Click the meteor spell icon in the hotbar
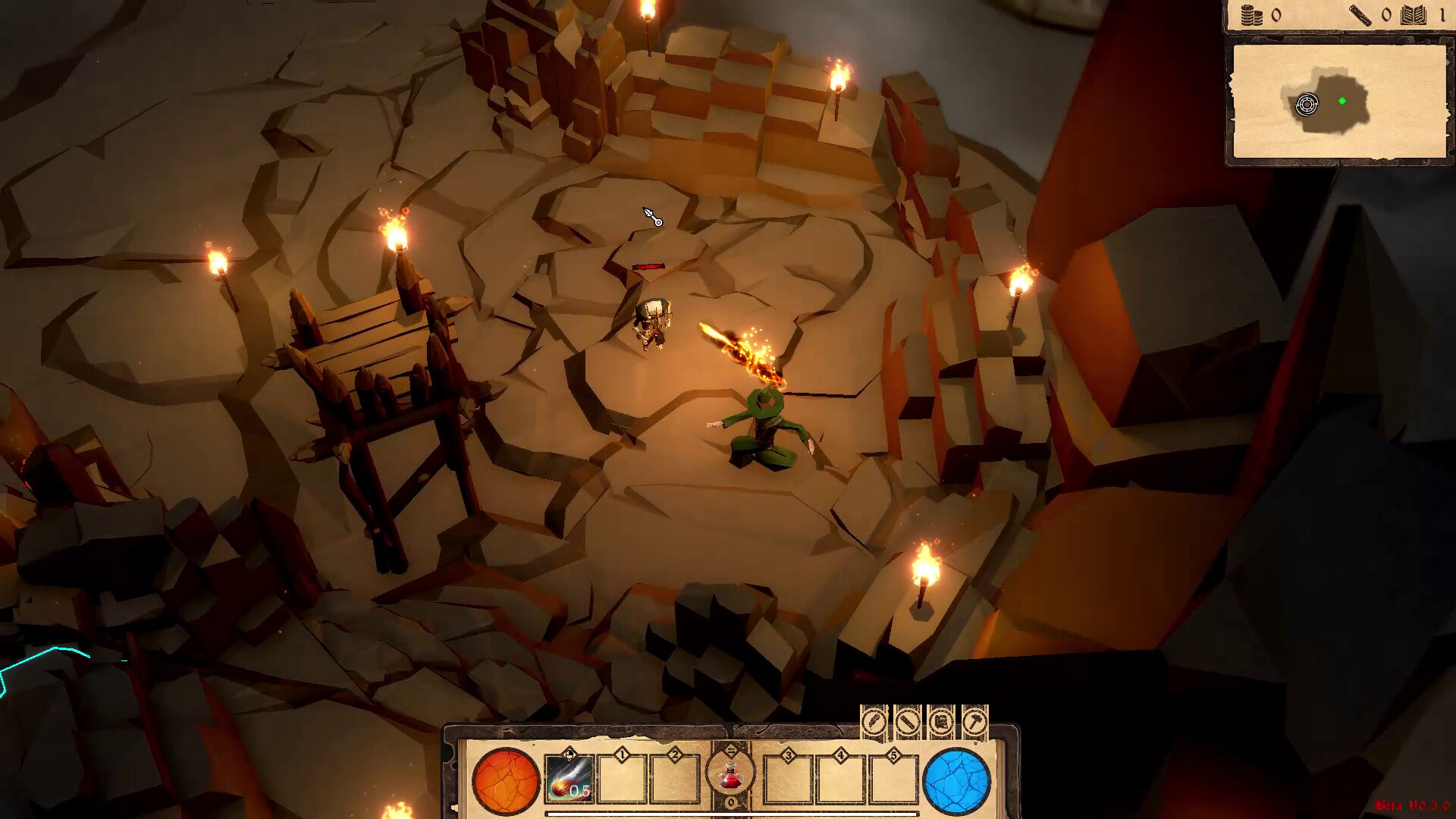Screen dimensions: 1456x819 570,777
